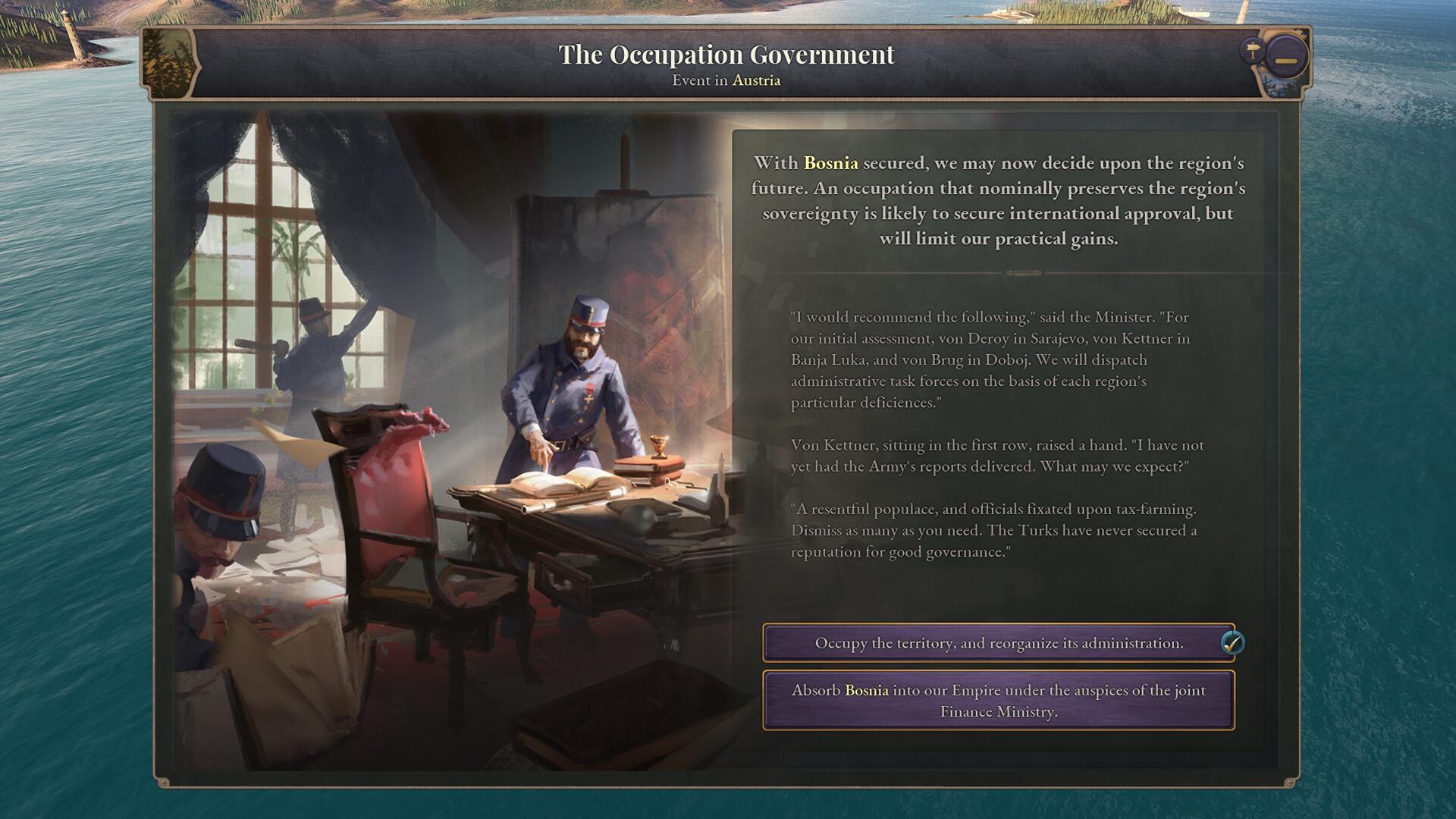Click the foliage ornament in the top-left banner corner
Image resolution: width=1456 pixels, height=819 pixels.
pyautogui.click(x=167, y=64)
